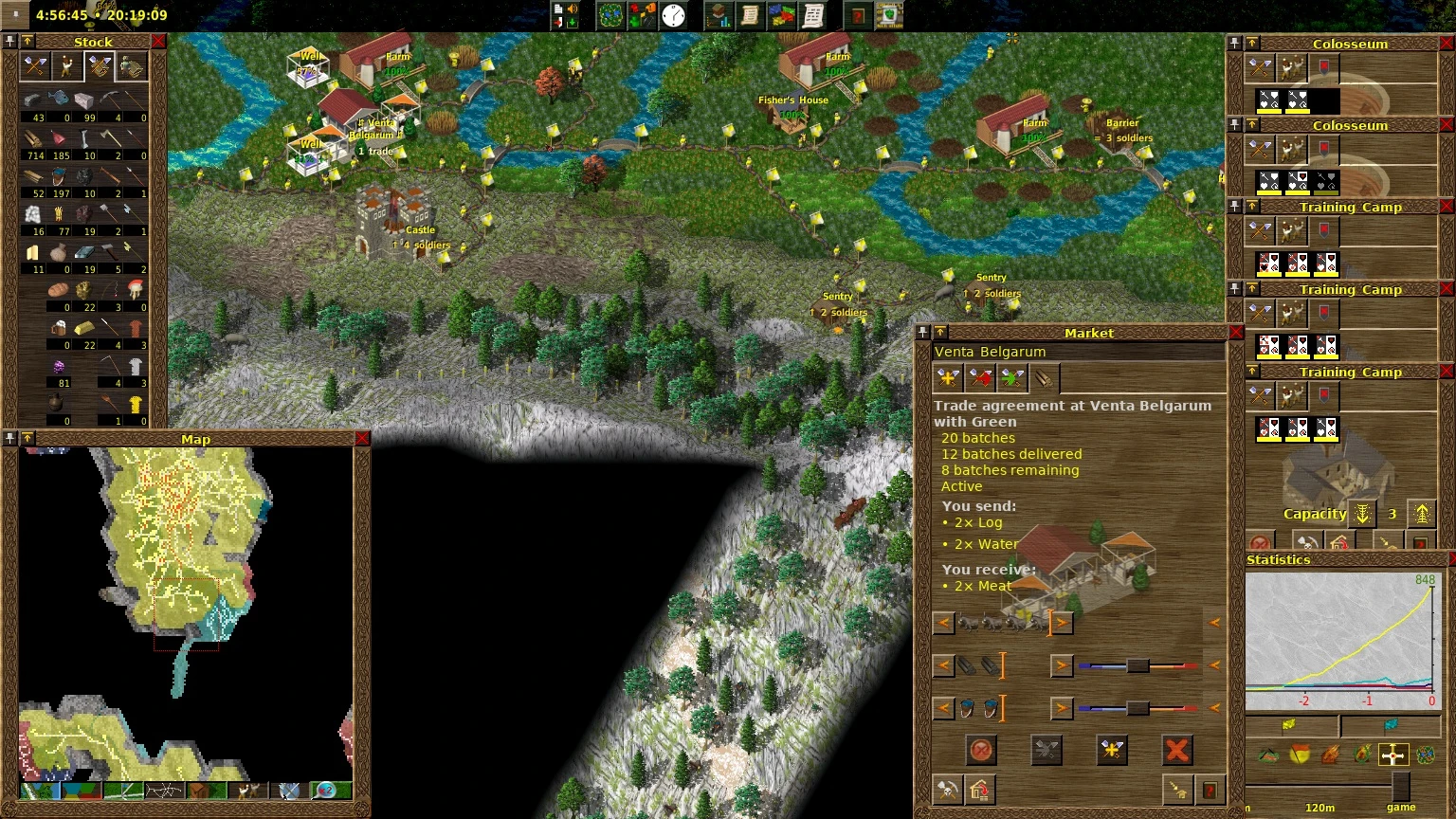The image size is (1456, 819).
Task: Collapse the Stock window using its title arrow
Action: [27, 42]
